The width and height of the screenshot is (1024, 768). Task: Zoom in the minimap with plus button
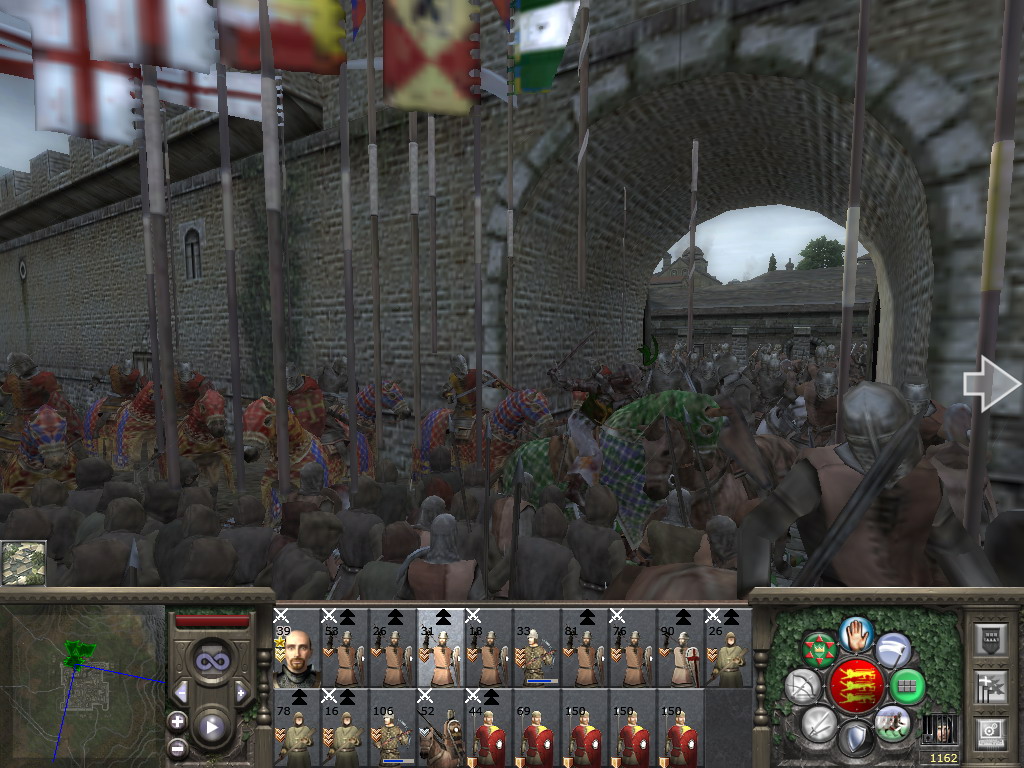tap(178, 720)
